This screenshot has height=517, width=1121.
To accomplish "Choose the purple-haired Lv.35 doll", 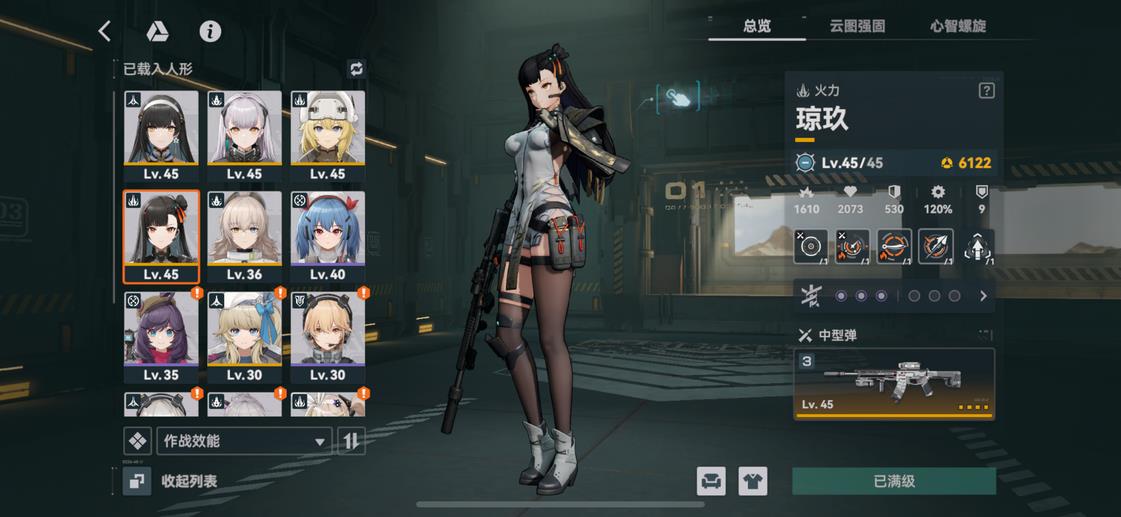I will pos(160,337).
